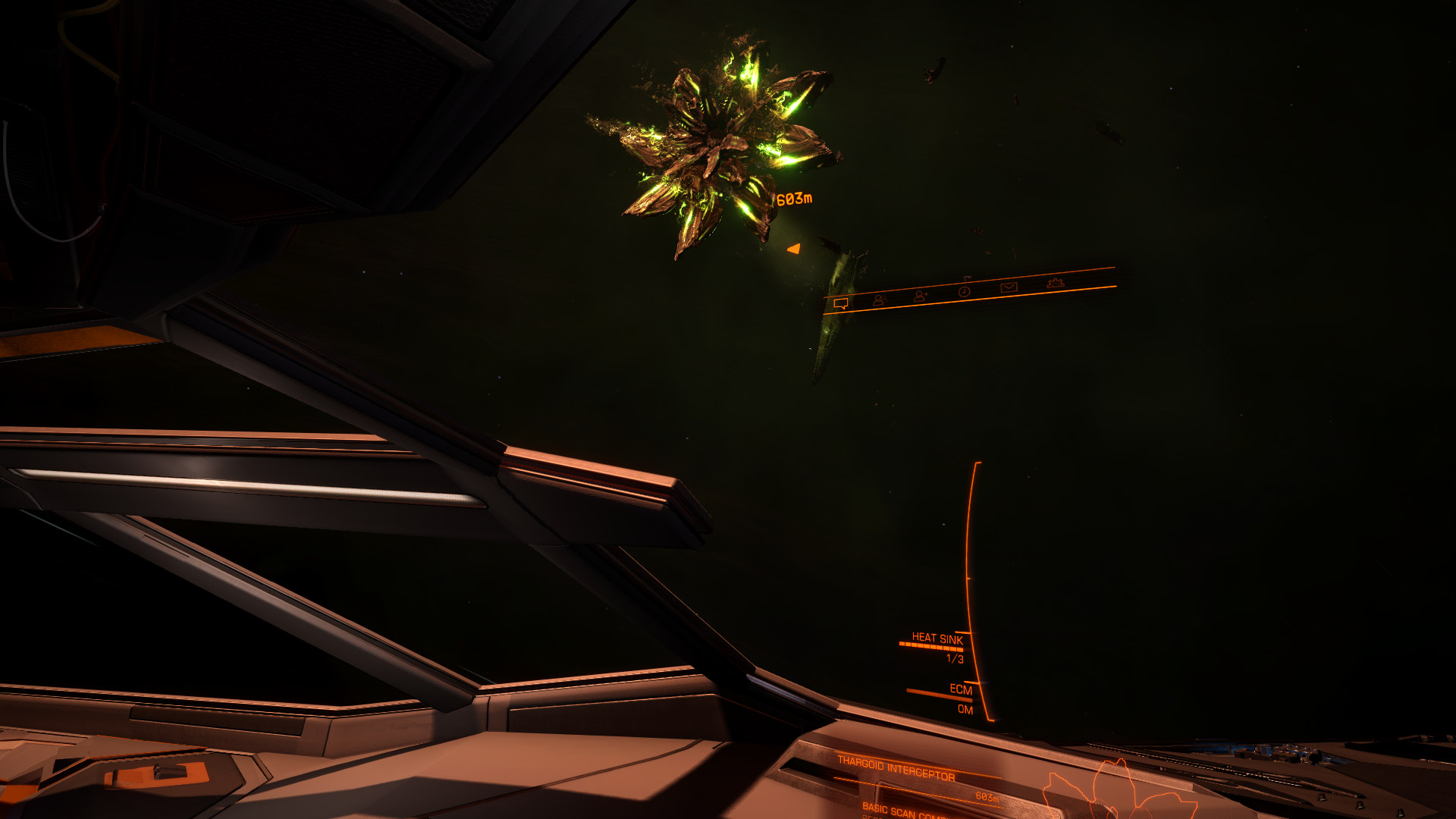This screenshot has width=1456, height=819.
Task: Switch to the friends list tab
Action: pyautogui.click(x=879, y=300)
